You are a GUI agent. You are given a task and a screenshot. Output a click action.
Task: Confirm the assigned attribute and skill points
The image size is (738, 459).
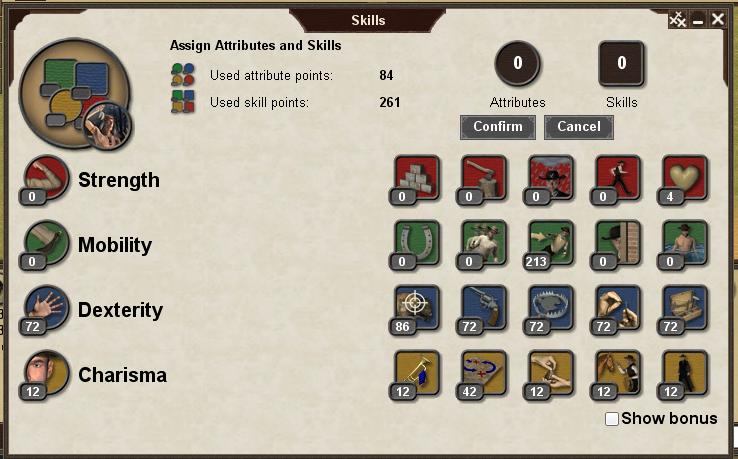(x=498, y=127)
